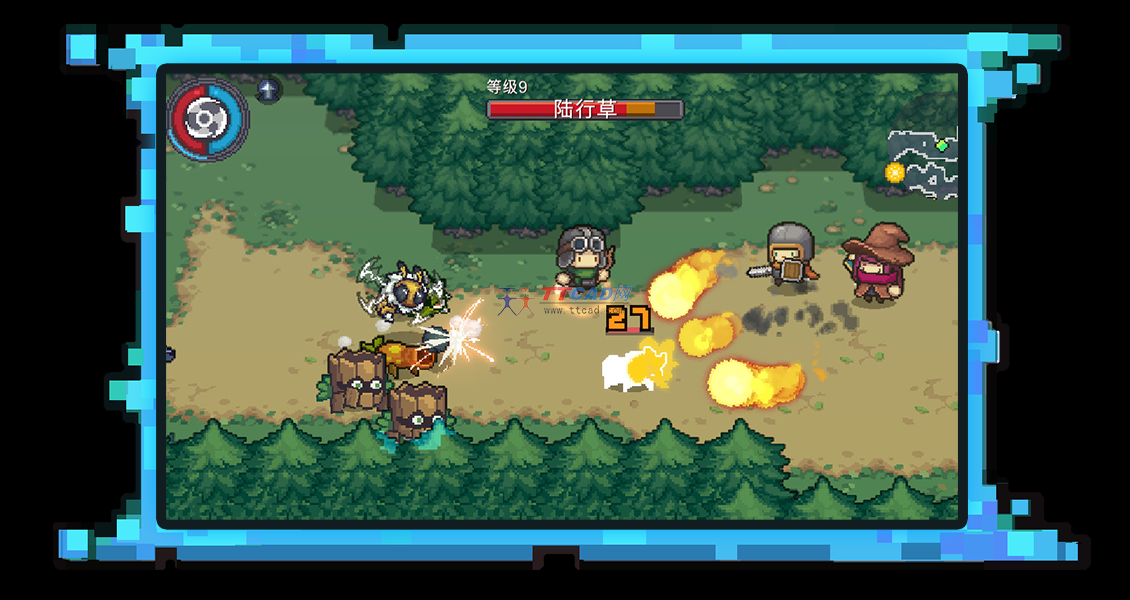Click the yellow sun marker beside the minimap
This screenshot has height=600, width=1130.
tap(894, 172)
